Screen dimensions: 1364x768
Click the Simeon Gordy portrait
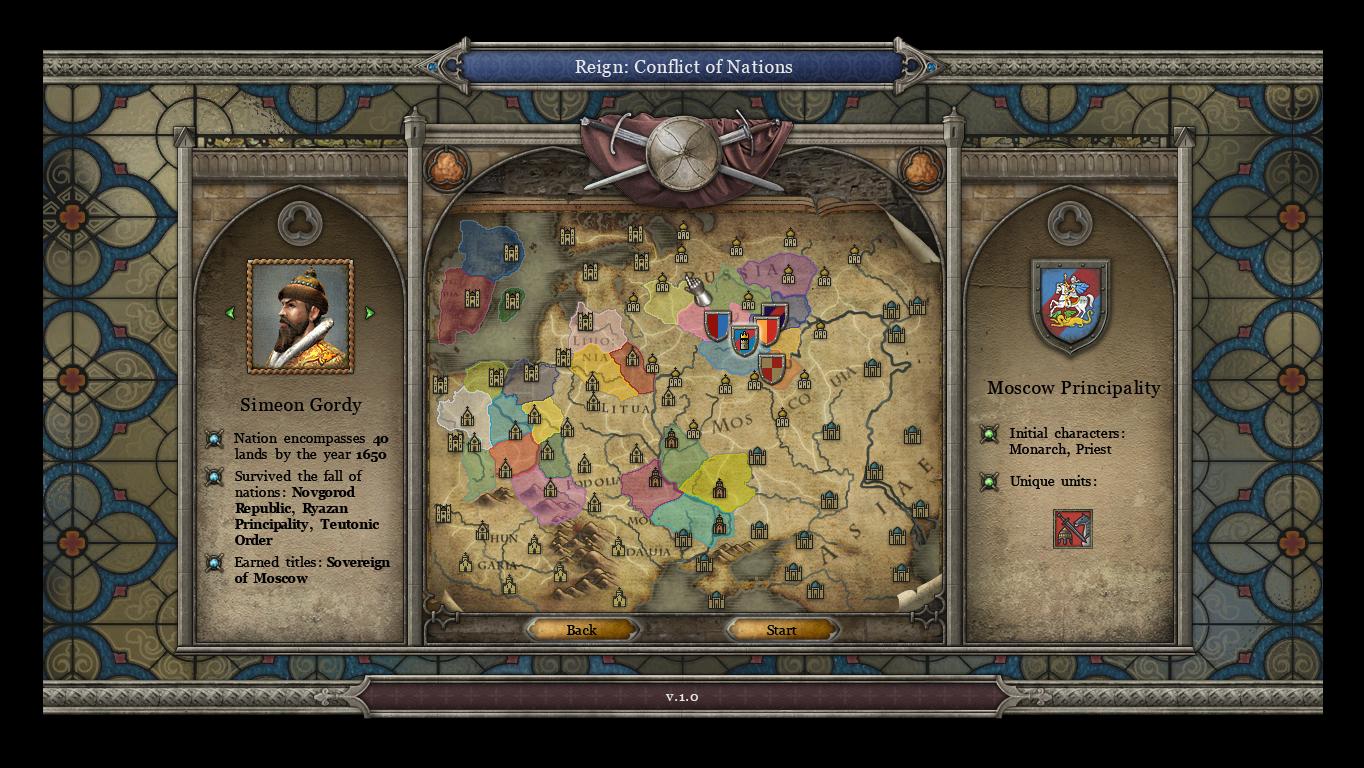300,316
